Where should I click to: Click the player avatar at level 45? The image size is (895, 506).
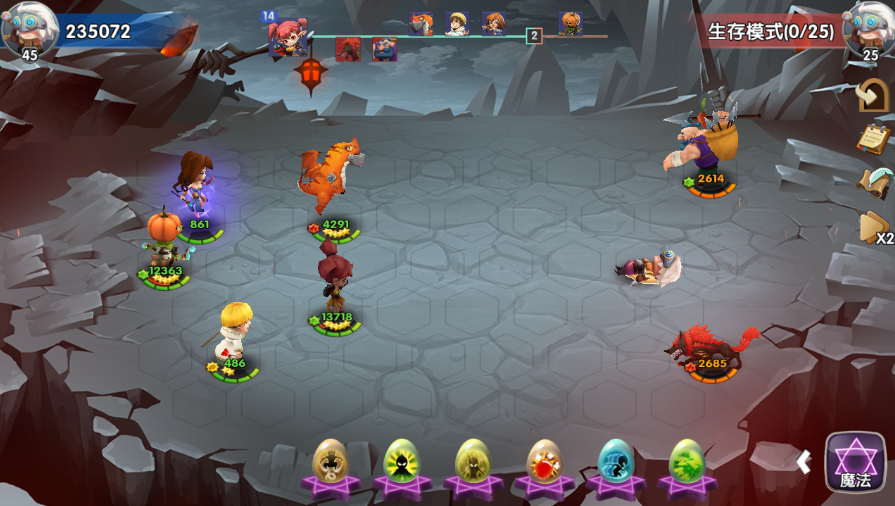click(29, 29)
